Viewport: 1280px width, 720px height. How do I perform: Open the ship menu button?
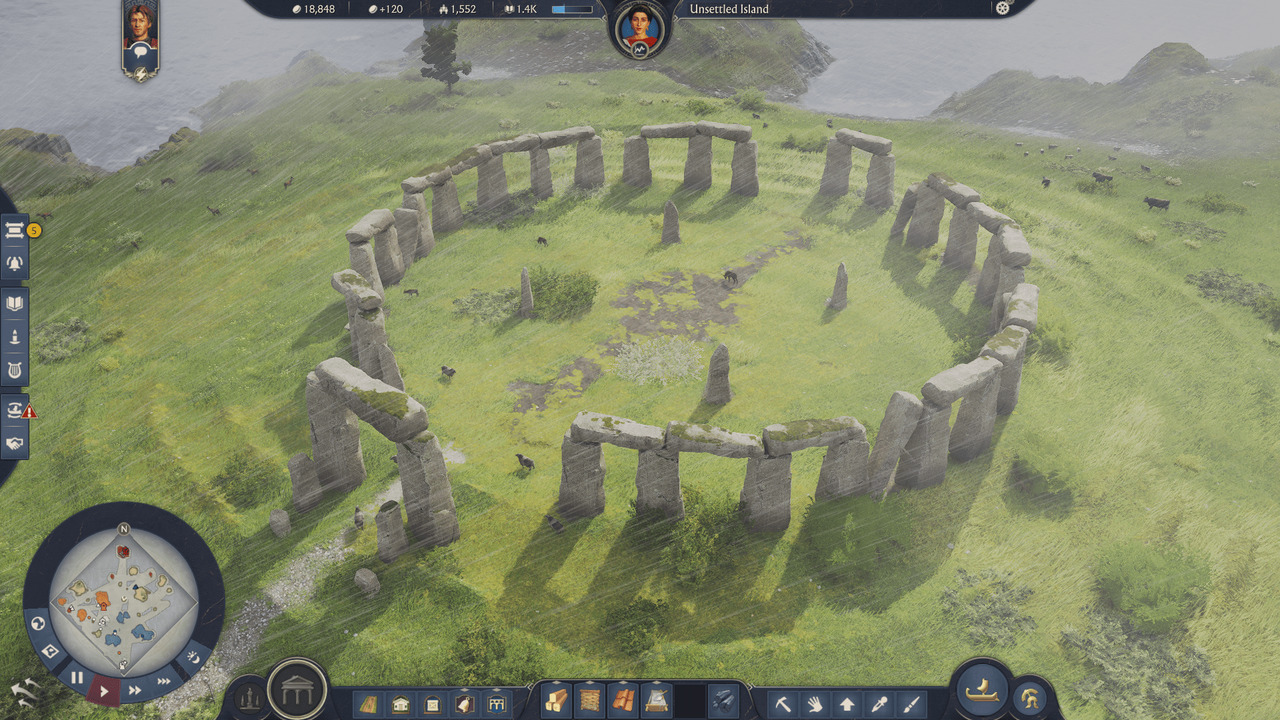981,689
